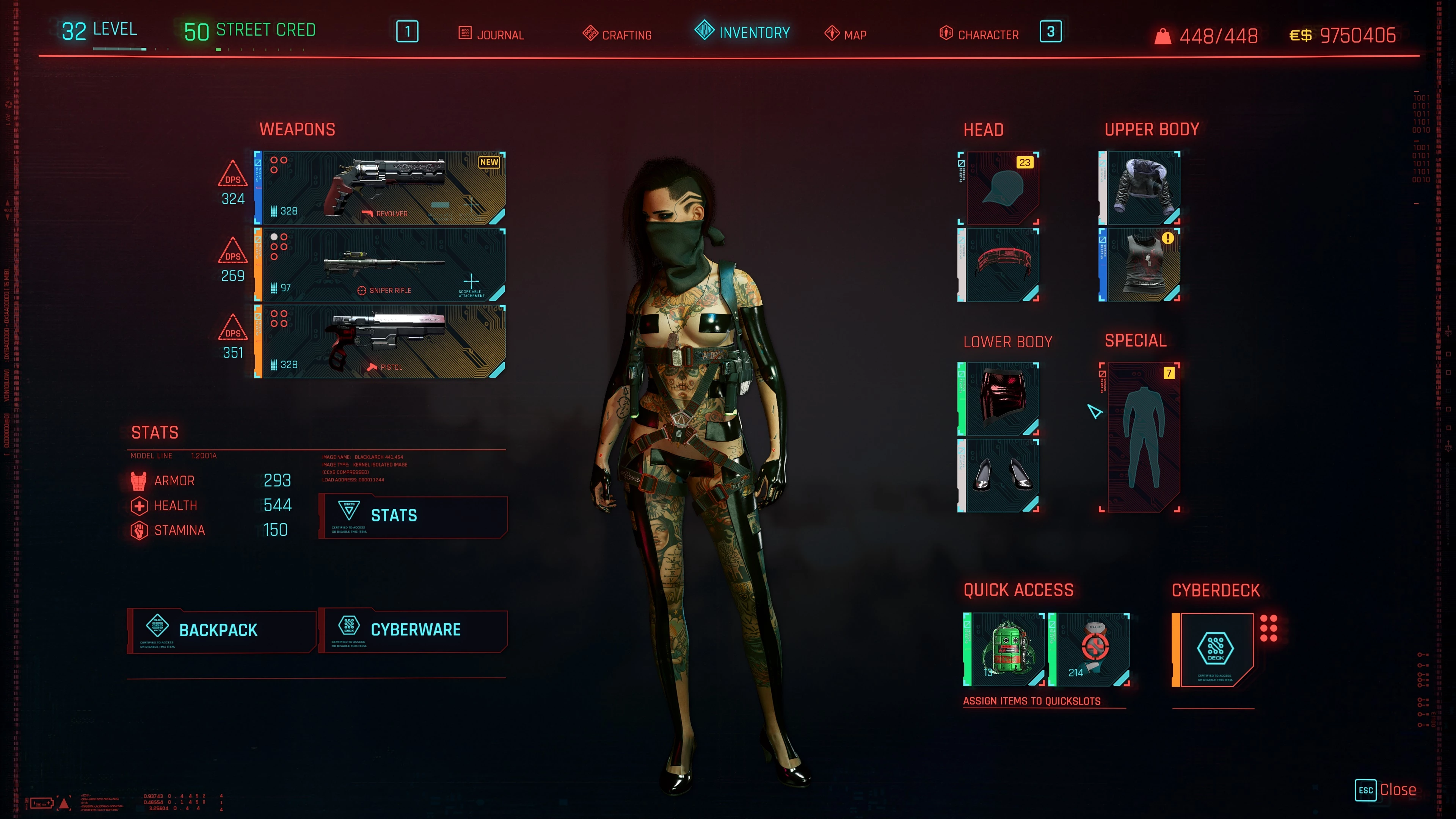Pick the high heels footwear slot

(999, 475)
